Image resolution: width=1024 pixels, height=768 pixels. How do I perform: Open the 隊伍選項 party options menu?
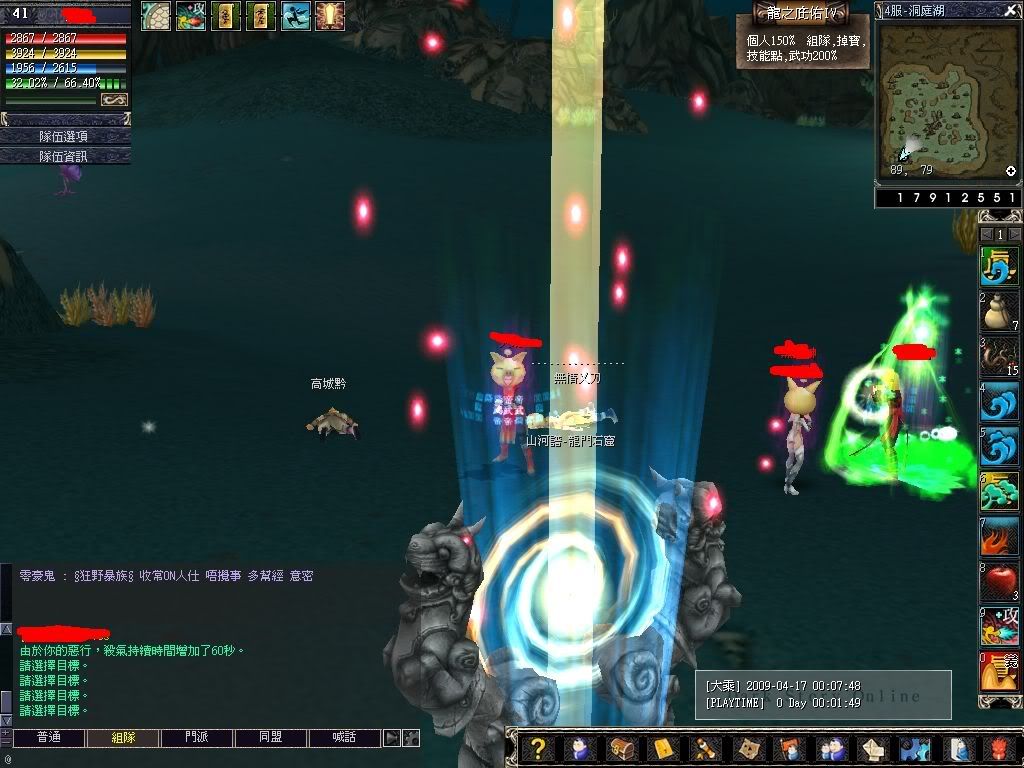(x=65, y=136)
